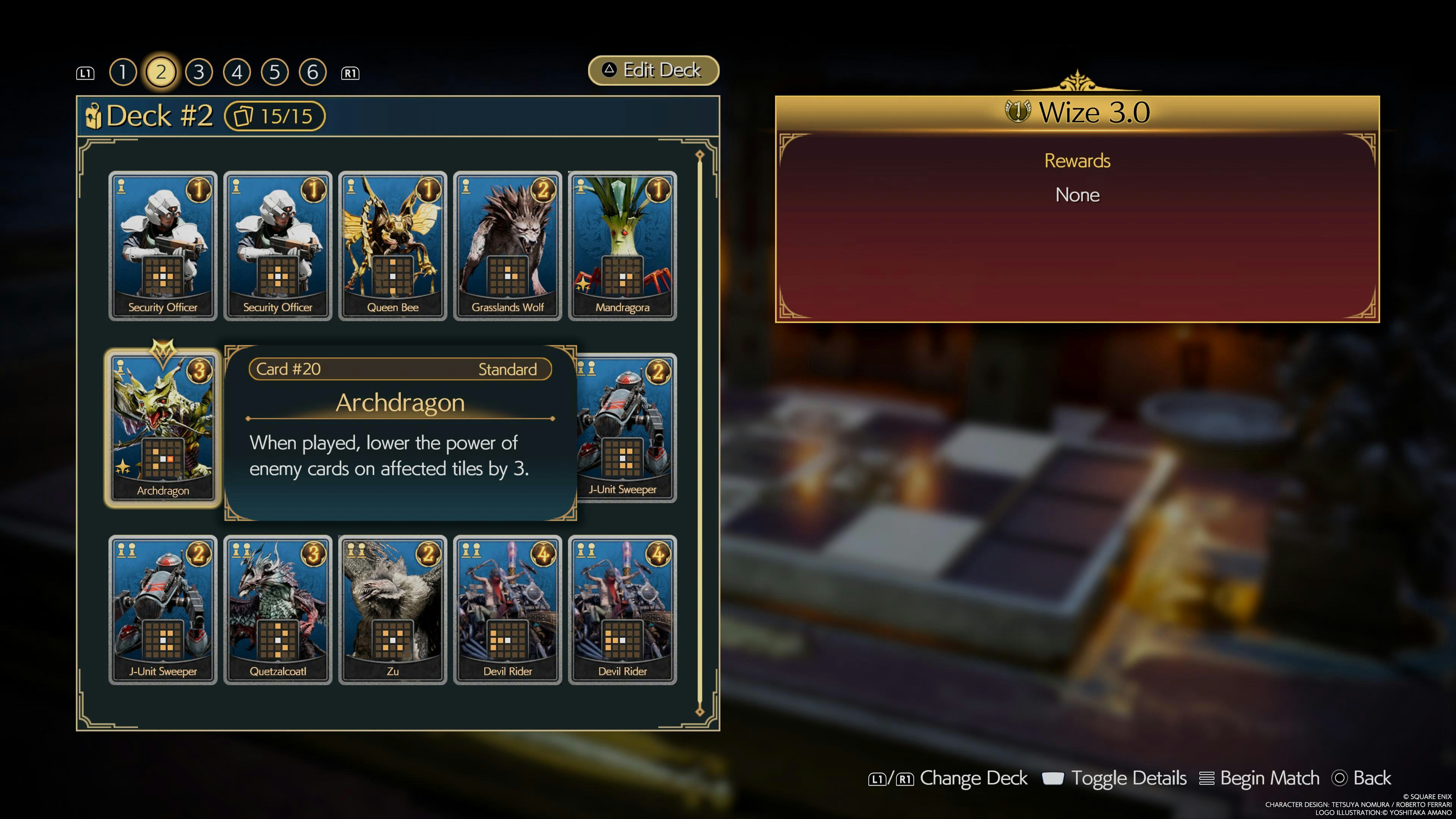Open the Edit Deck option

click(653, 70)
